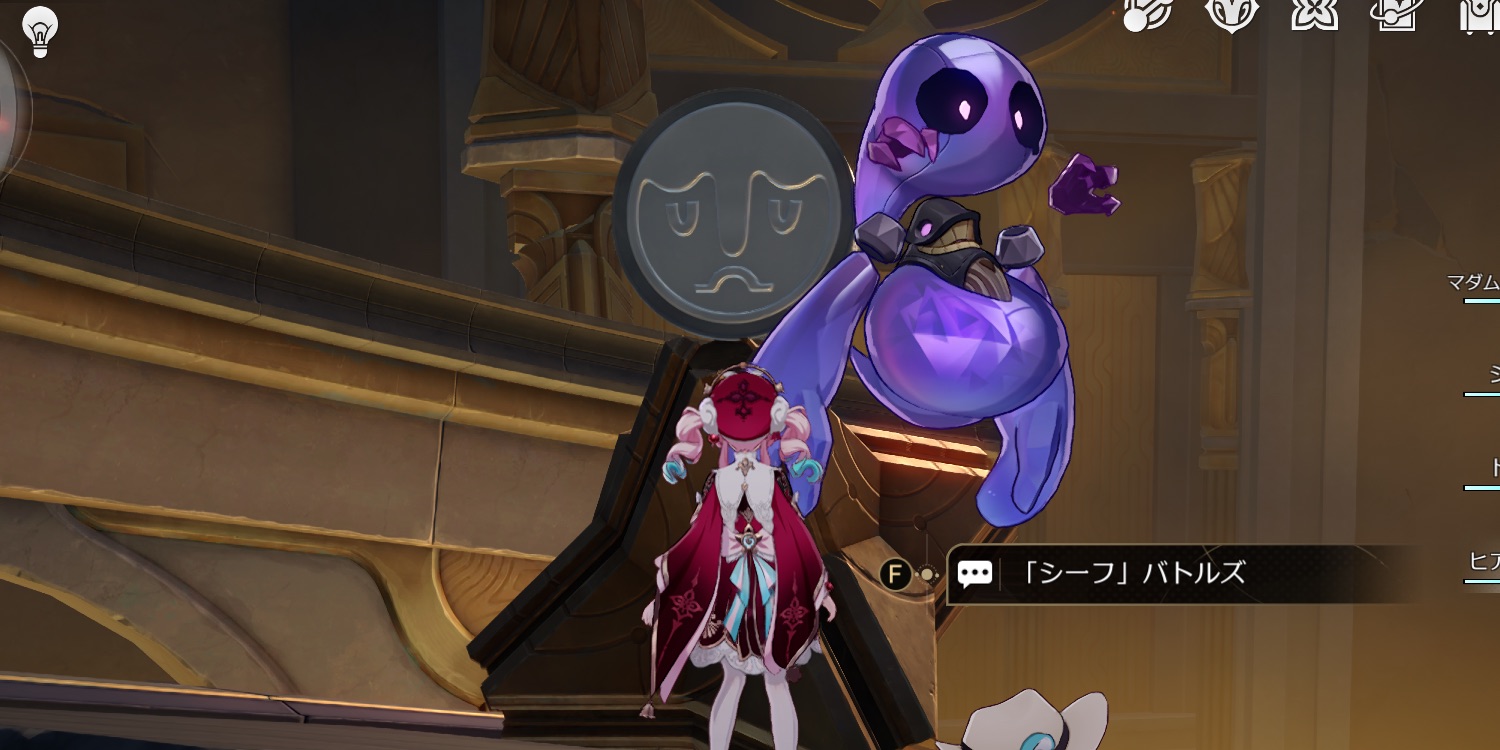Viewport: 1500px width, 750px height.
Task: Click the cyan bar below the シ label
Action: [x=1481, y=391]
